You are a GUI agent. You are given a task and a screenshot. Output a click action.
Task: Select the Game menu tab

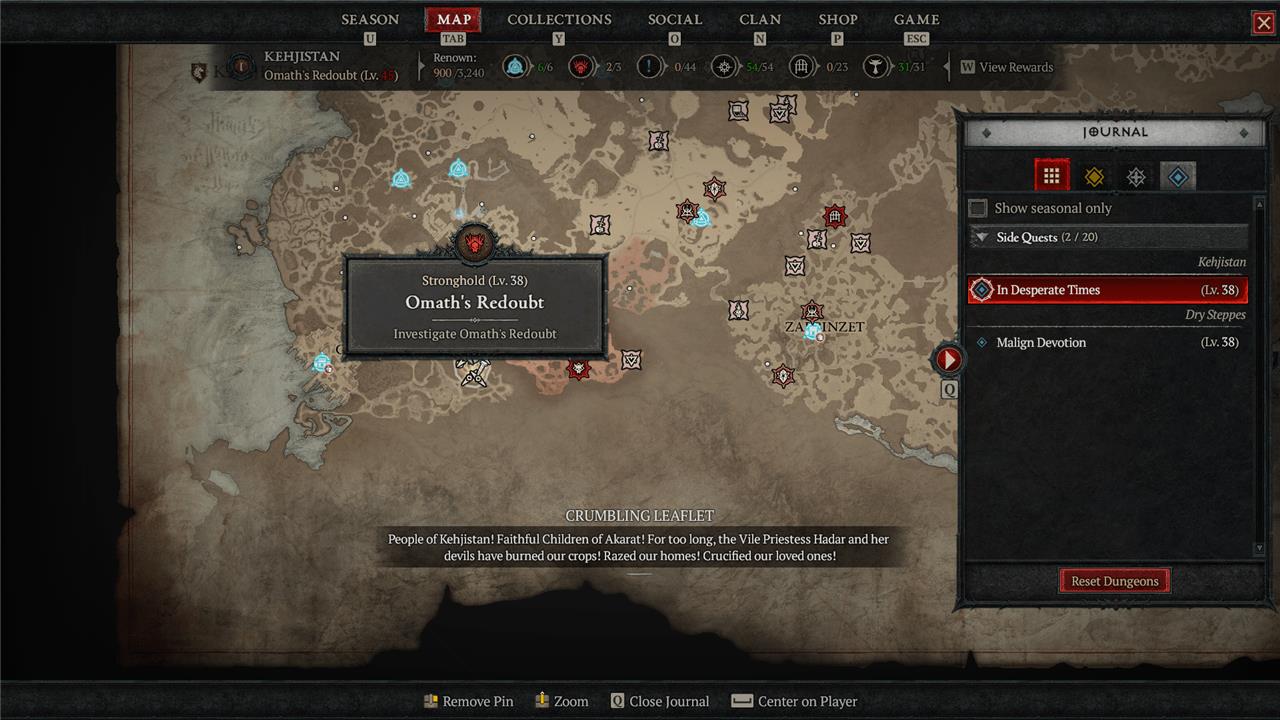916,19
